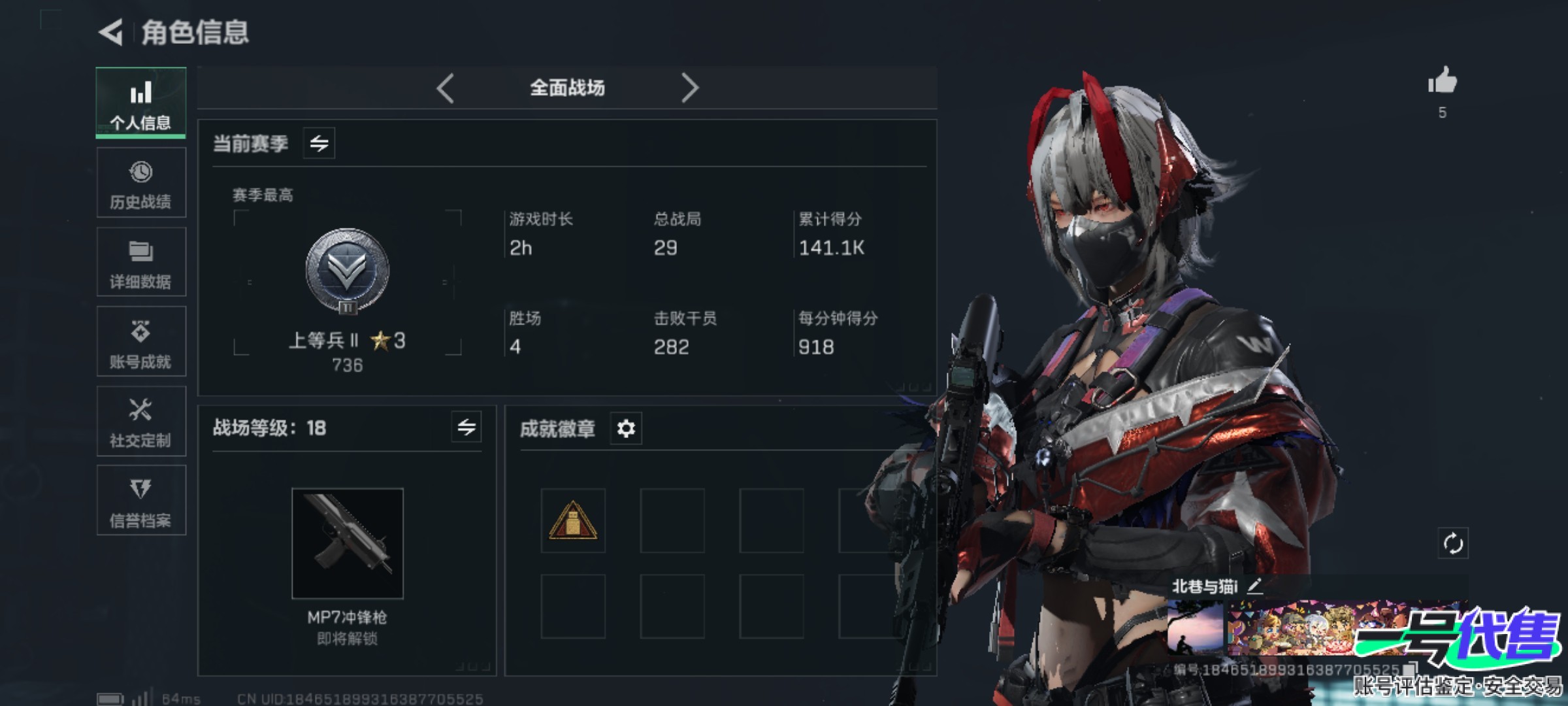1568x706 pixels.
Task: Click the triangular achievement badge slot
Action: pos(573,521)
